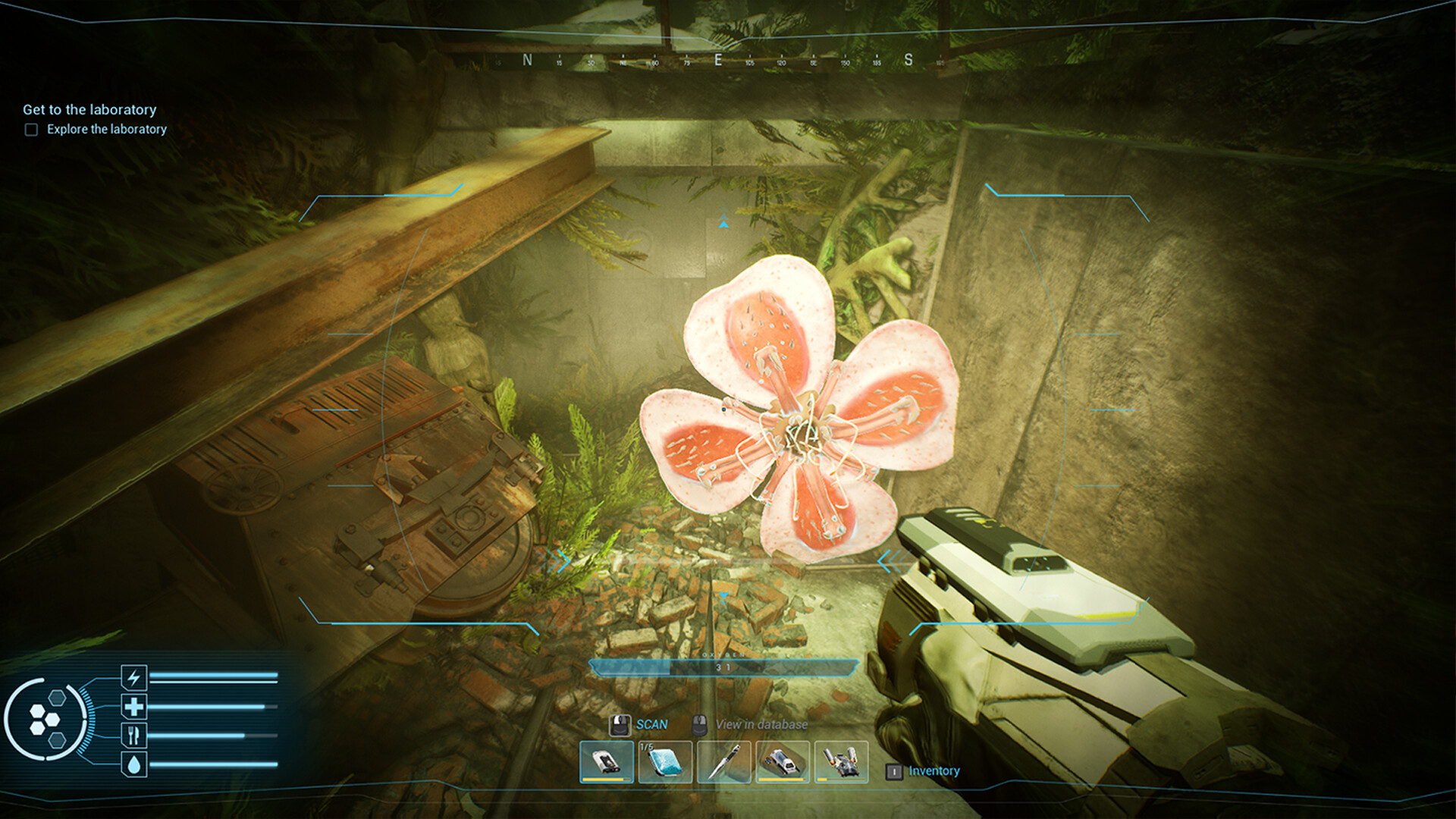Select the scanner device hotbar slot
The width and height of the screenshot is (1456, 819).
coord(606,761)
